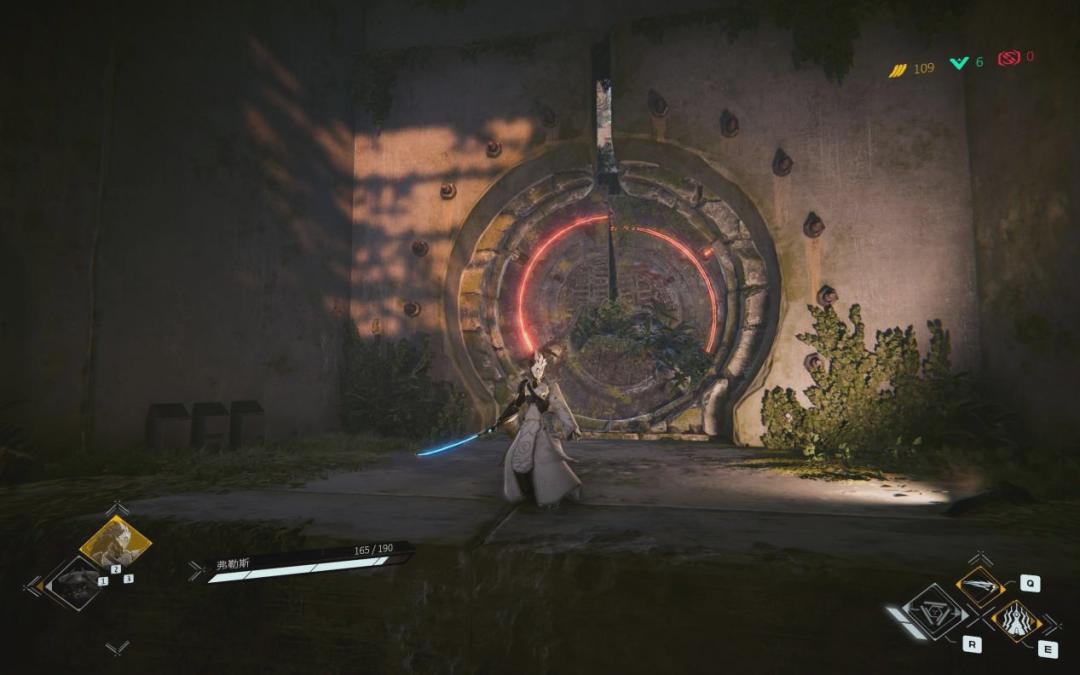The image size is (1080, 675).
Task: Use the wavy flame skill icon
Action: click(x=1017, y=621)
